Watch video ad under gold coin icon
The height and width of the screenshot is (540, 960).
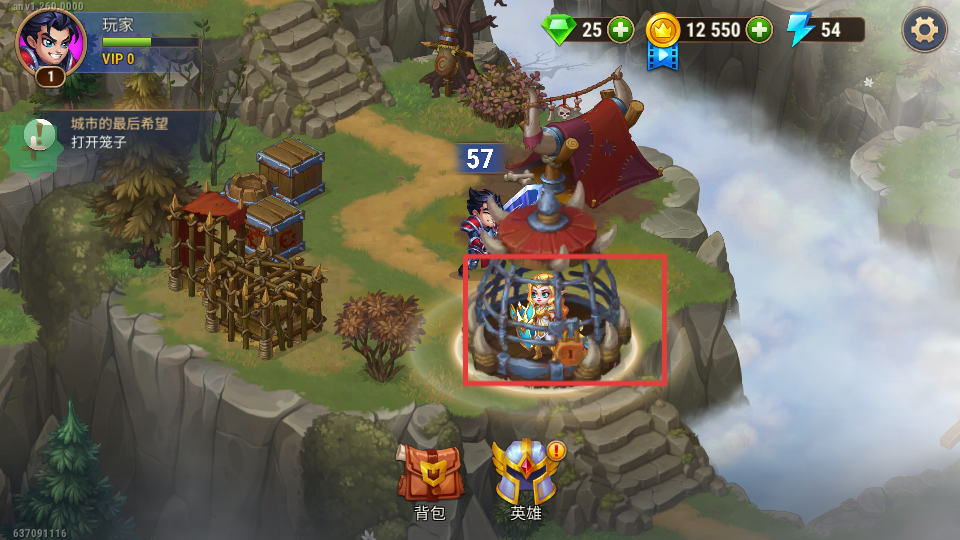click(x=663, y=56)
